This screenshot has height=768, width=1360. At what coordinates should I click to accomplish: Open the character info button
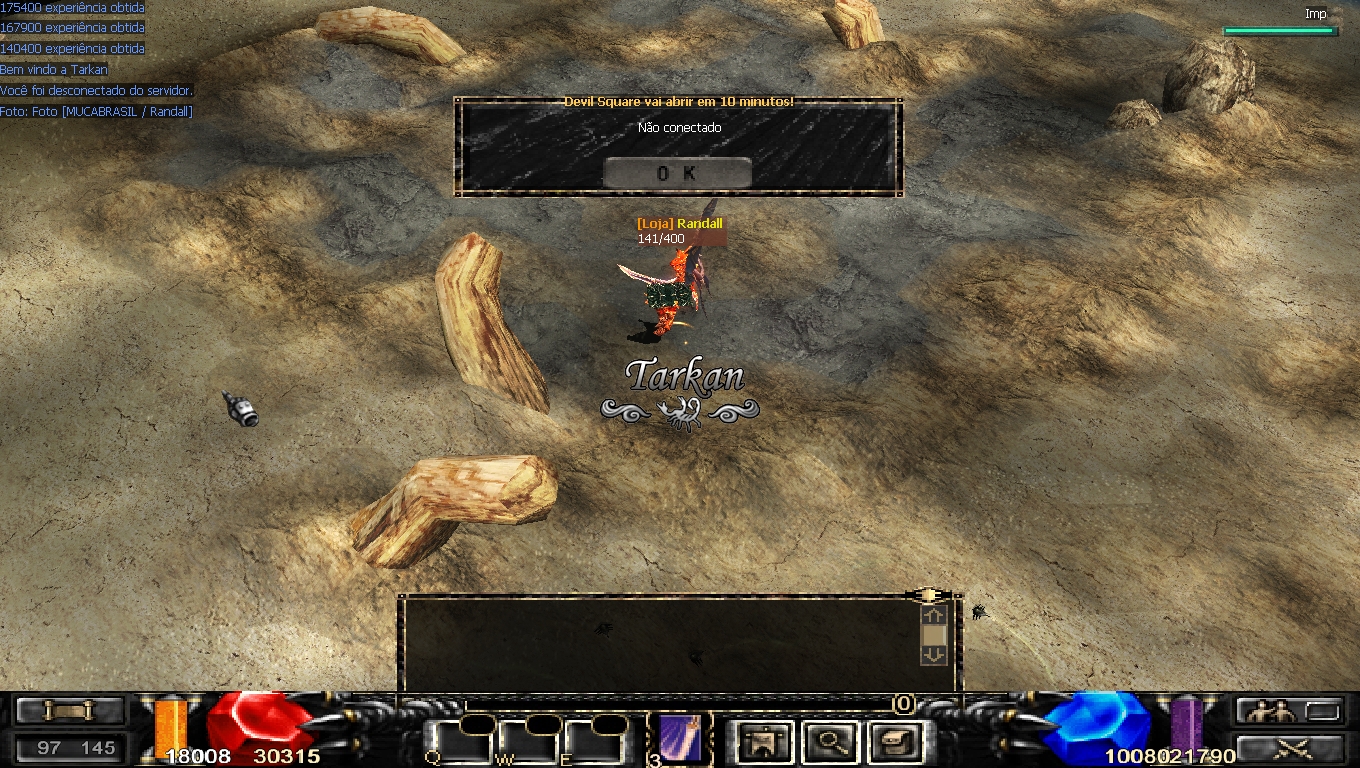(766, 742)
